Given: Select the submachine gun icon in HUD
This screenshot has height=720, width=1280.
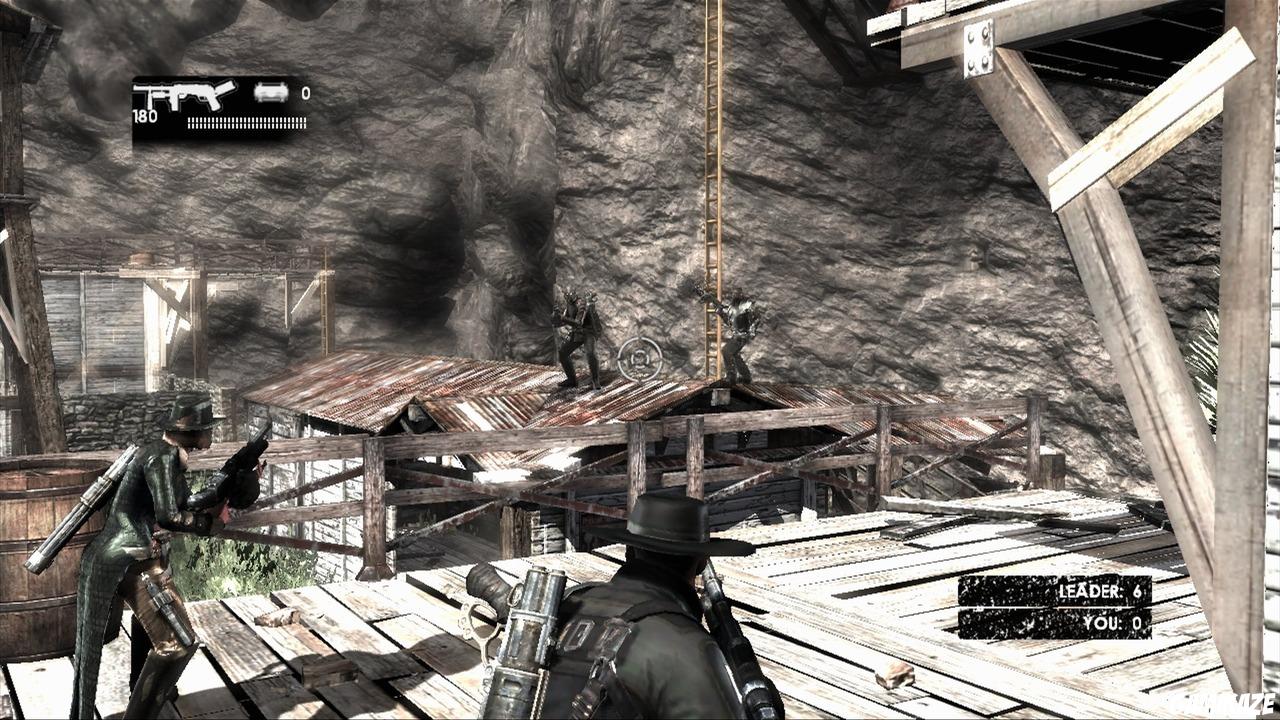Looking at the screenshot, I should click(185, 95).
